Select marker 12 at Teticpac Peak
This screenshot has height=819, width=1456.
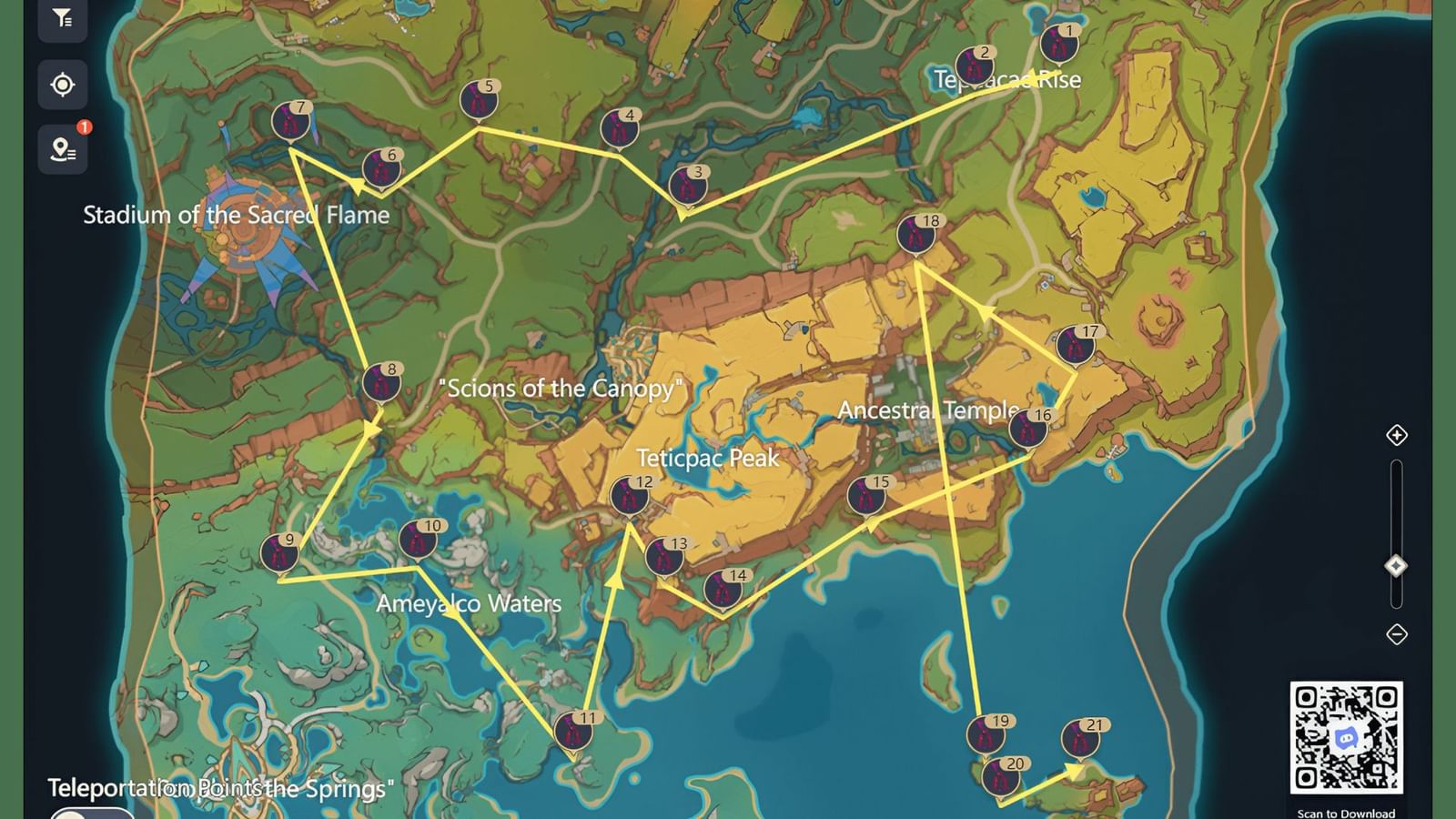tap(631, 496)
